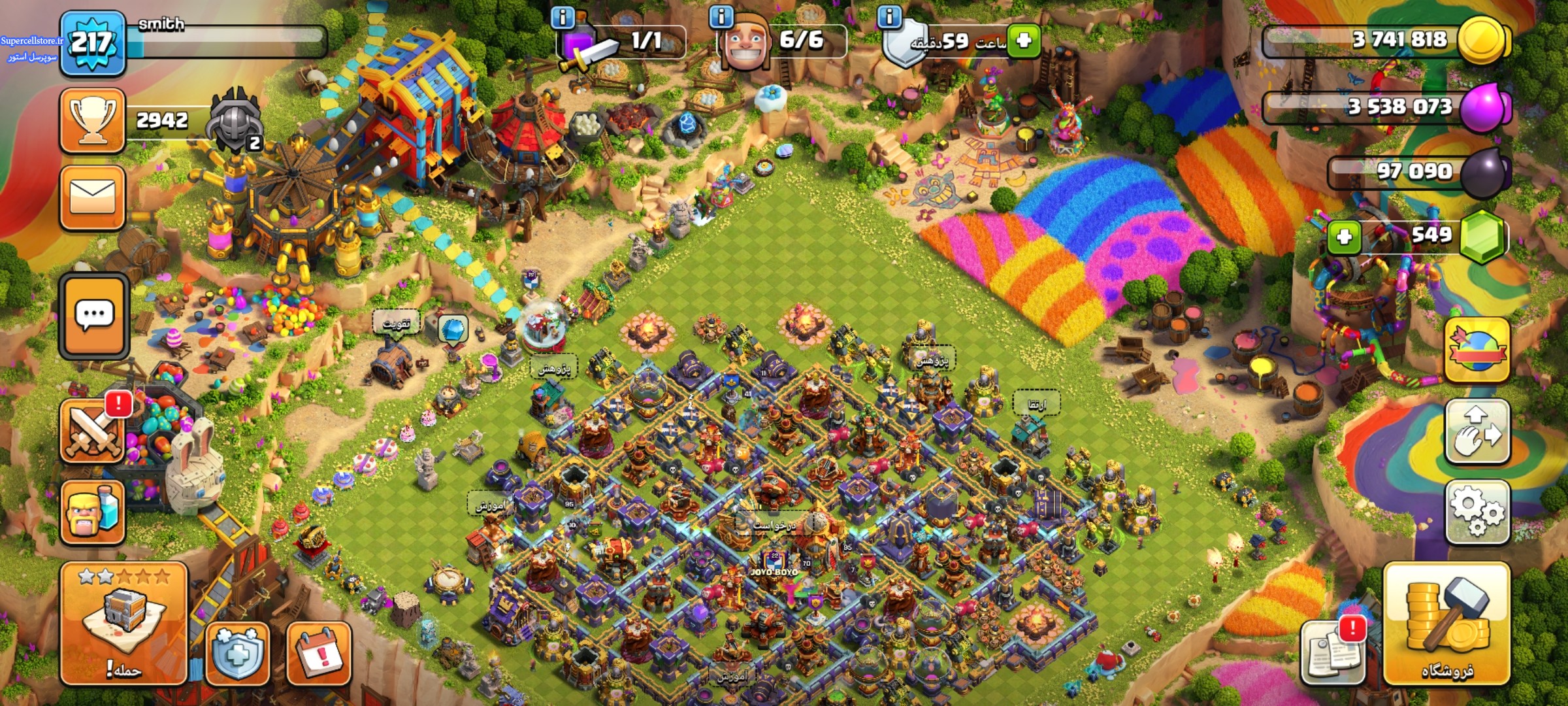This screenshot has height=706, width=1568.
Task: Open the notes list with red alert
Action: (1331, 652)
